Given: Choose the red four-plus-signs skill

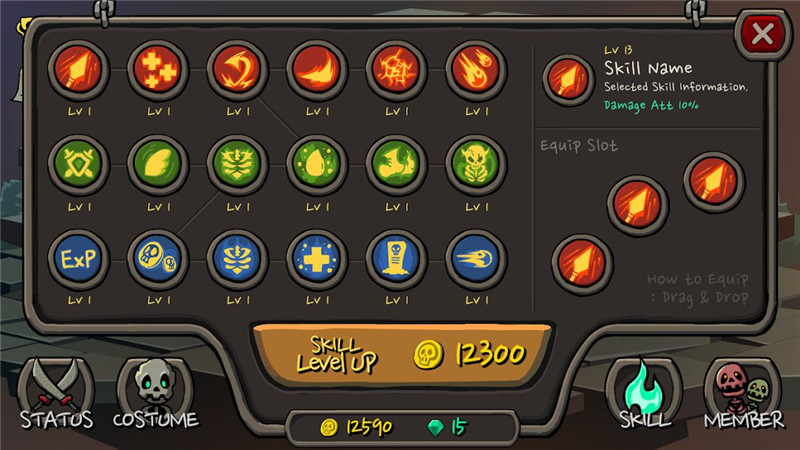Looking at the screenshot, I should tap(156, 68).
